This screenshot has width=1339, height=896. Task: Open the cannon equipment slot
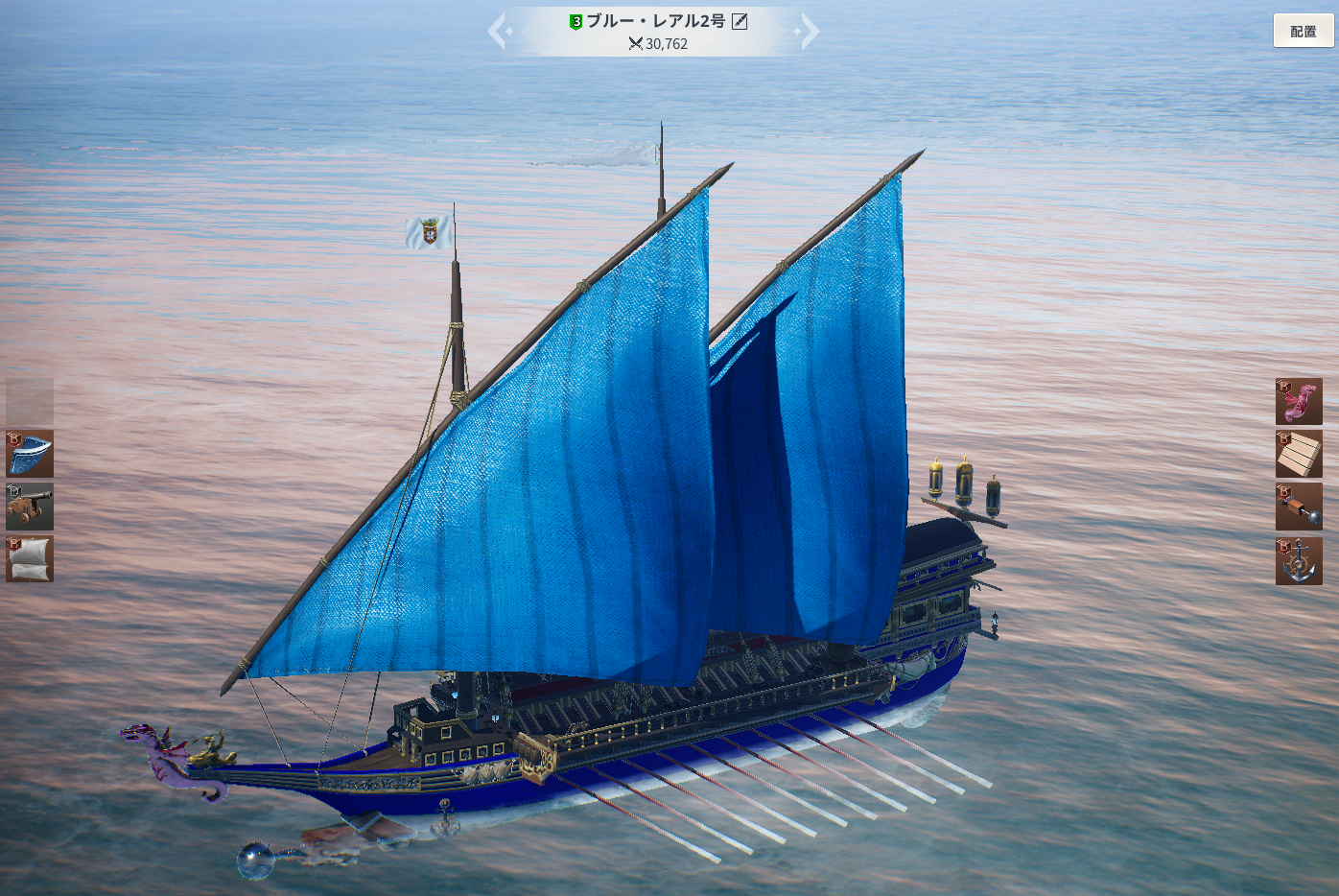click(x=30, y=507)
